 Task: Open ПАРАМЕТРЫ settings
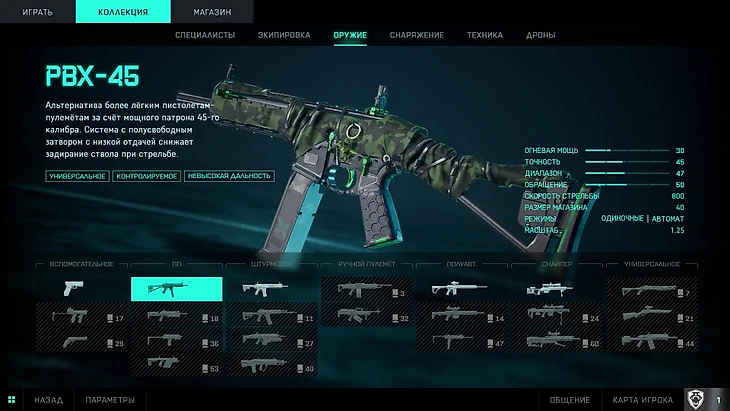pyautogui.click(x=110, y=400)
